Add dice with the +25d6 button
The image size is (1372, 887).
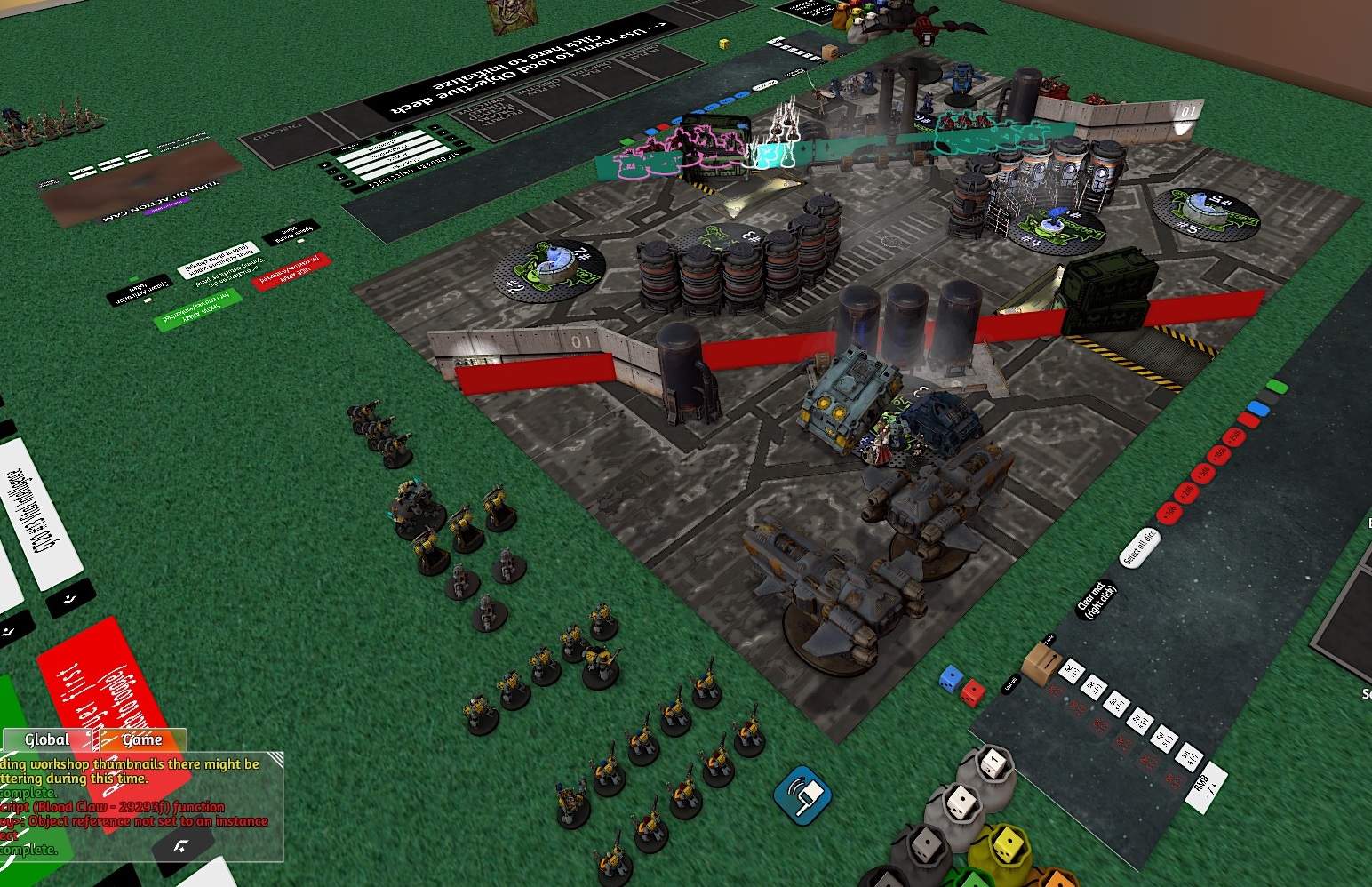pos(1233,436)
